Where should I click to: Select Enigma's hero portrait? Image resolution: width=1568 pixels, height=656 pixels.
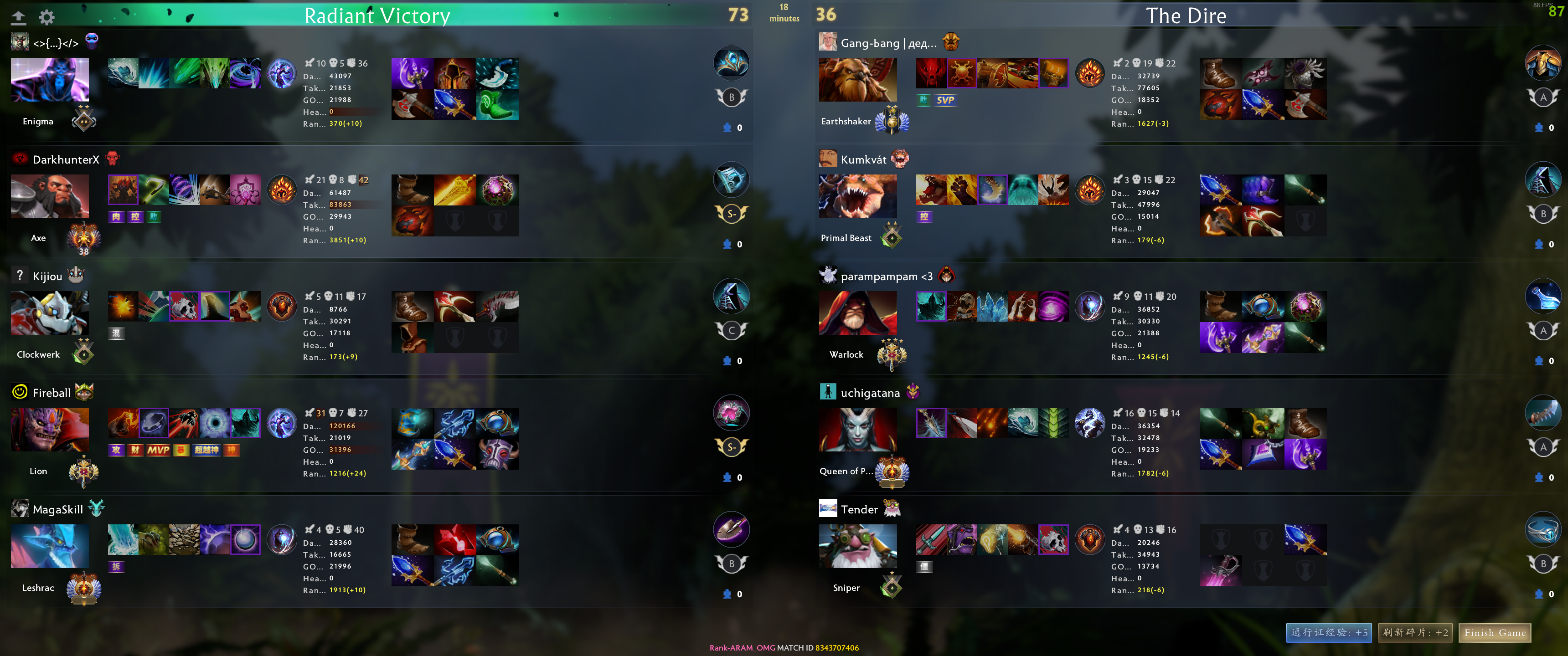coord(50,80)
